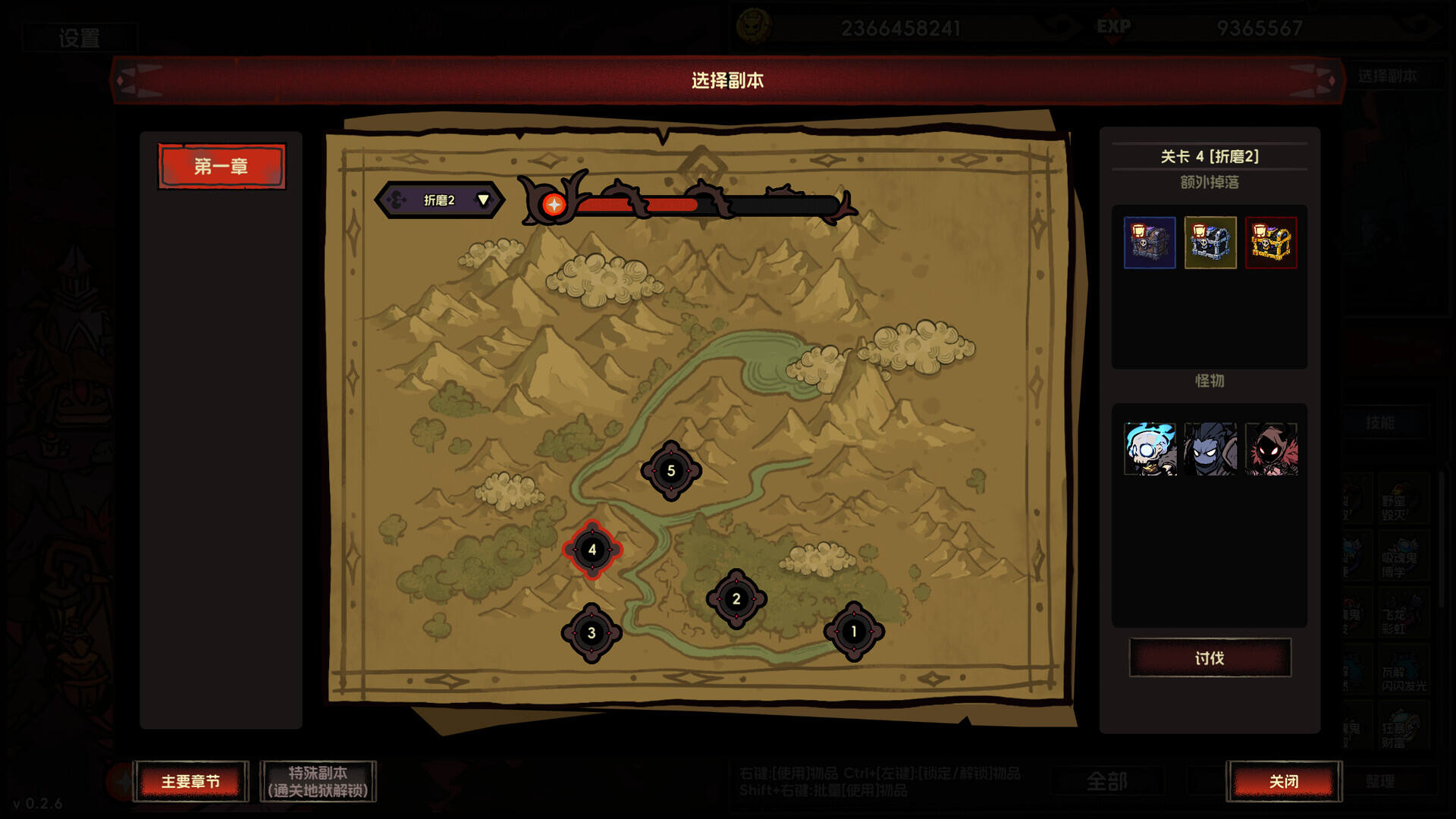View the dark horned demon monster portrait
This screenshot has height=819, width=1456.
click(x=1210, y=449)
